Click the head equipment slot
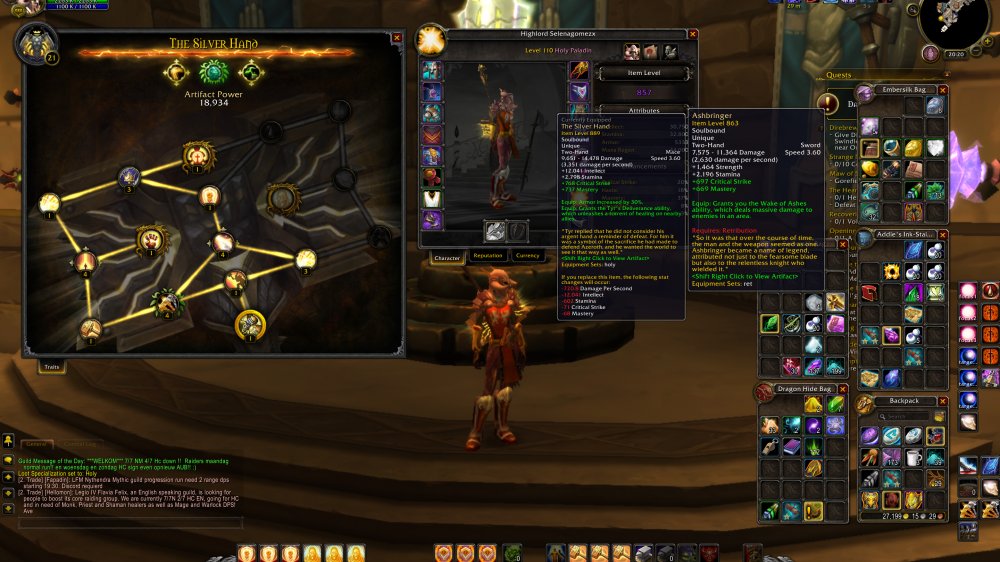Viewport: 1000px width, 562px height. tap(431, 70)
